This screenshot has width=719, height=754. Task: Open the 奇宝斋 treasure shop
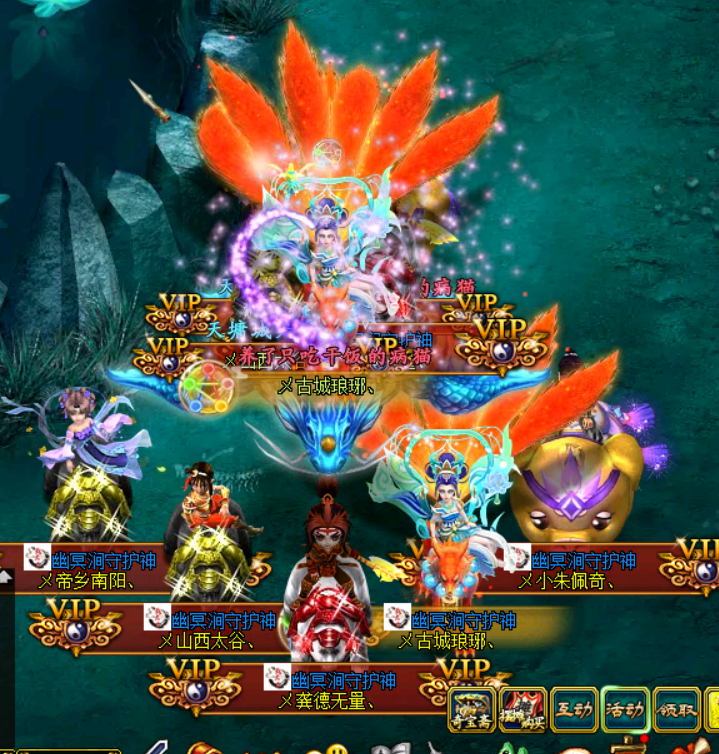click(x=472, y=710)
